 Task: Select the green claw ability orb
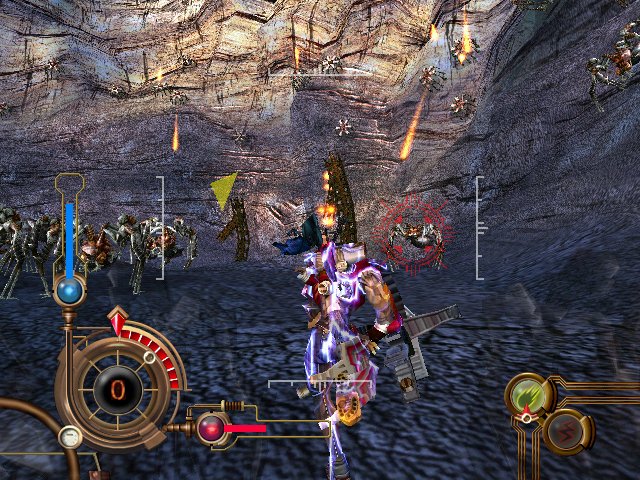click(x=529, y=396)
